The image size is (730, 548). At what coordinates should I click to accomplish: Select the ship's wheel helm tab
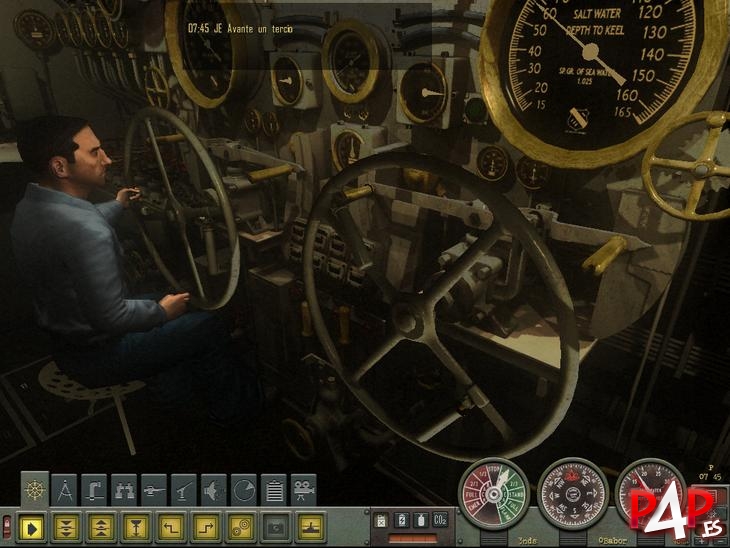(35, 489)
